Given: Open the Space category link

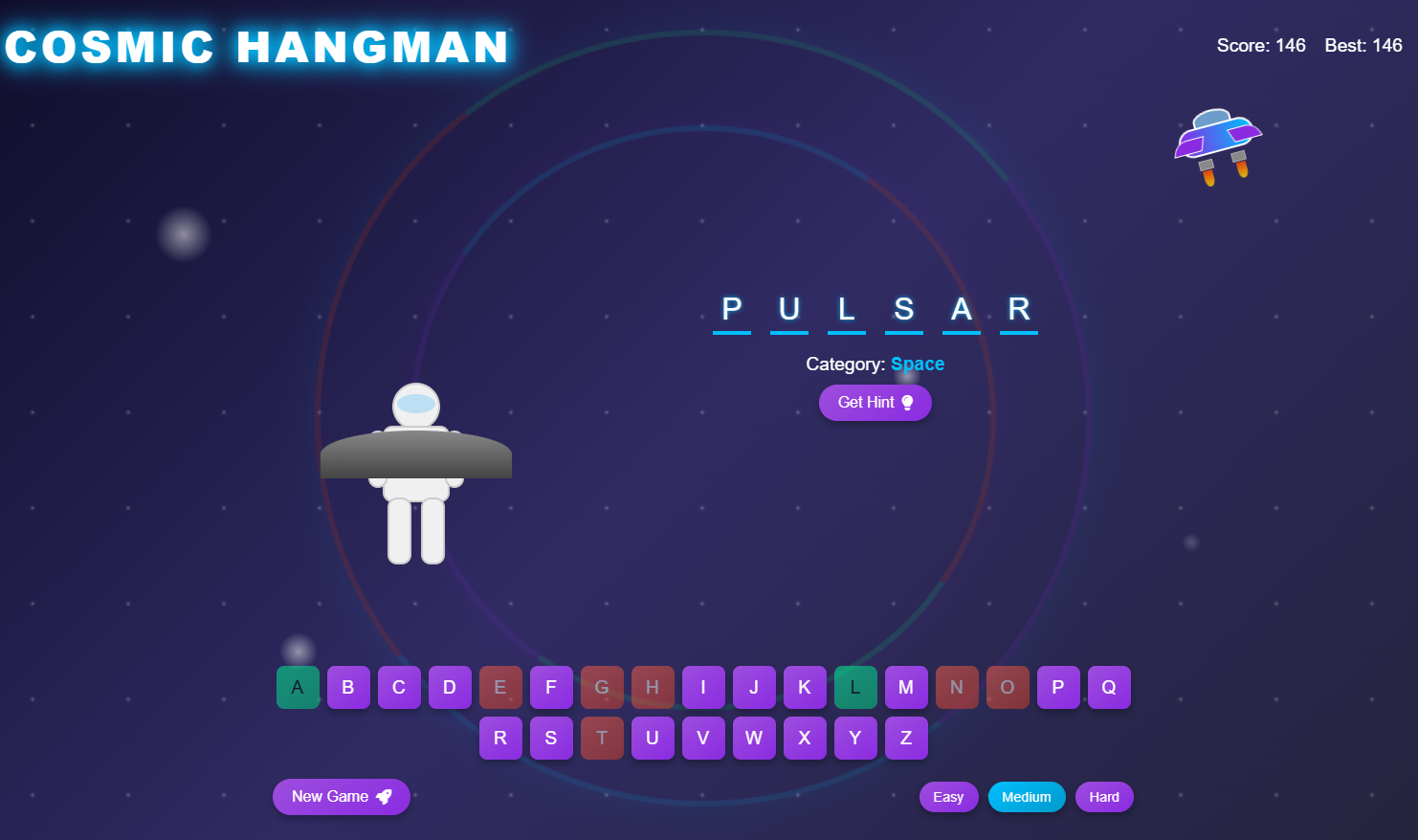Looking at the screenshot, I should pos(917,364).
